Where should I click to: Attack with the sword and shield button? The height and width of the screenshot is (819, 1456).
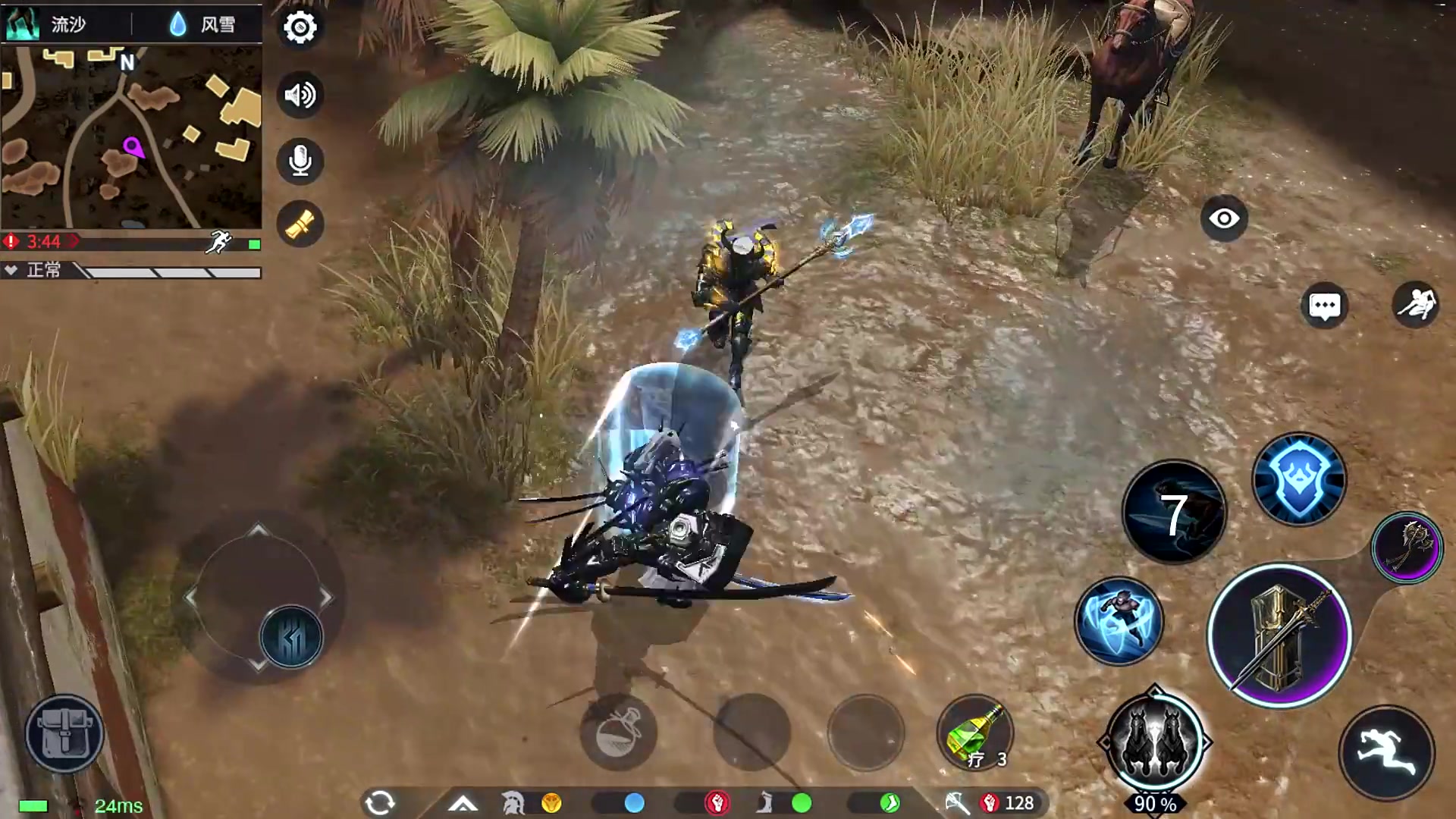tap(1279, 635)
